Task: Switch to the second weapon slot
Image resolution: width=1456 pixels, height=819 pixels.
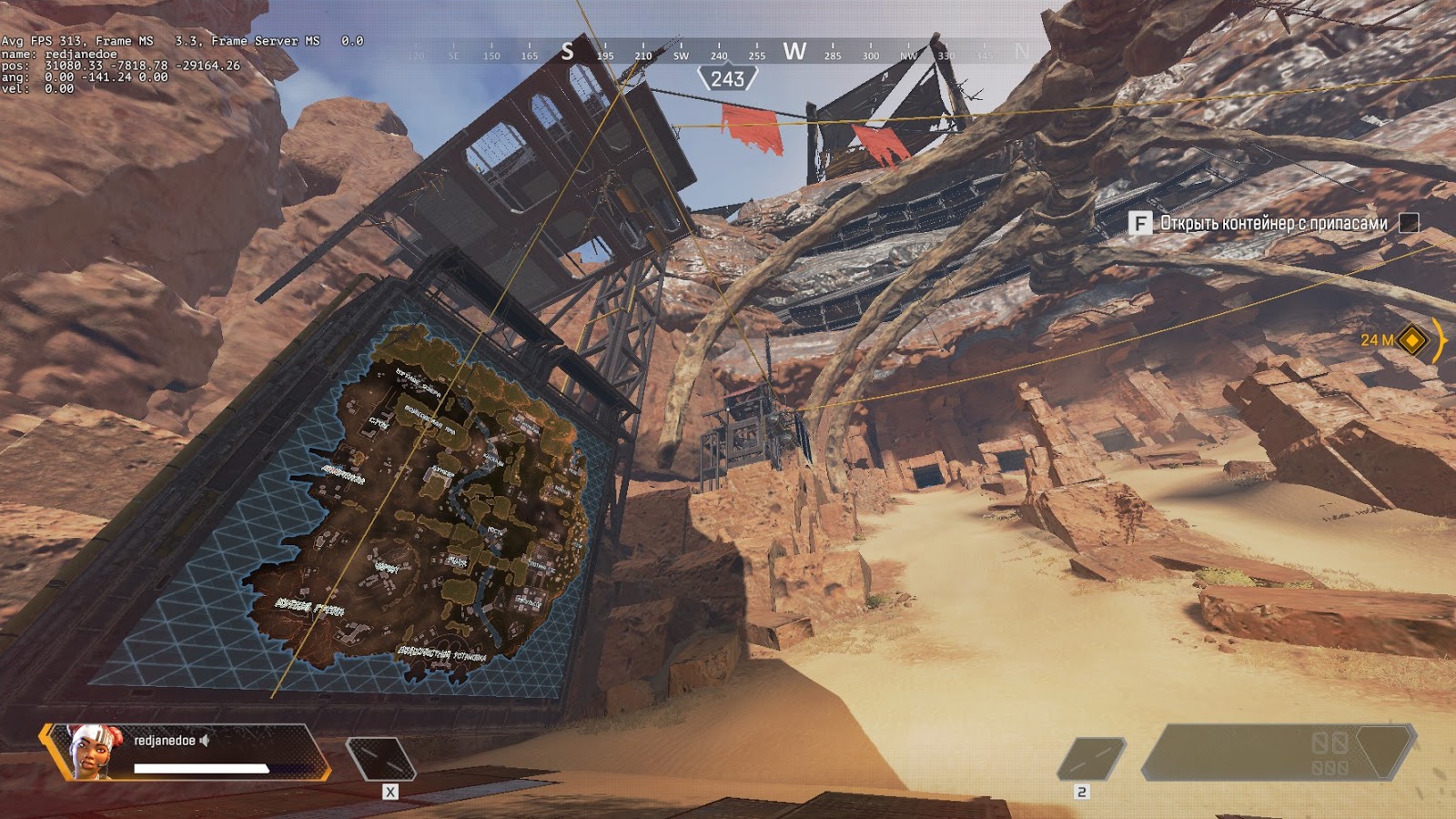Action: [1091, 759]
